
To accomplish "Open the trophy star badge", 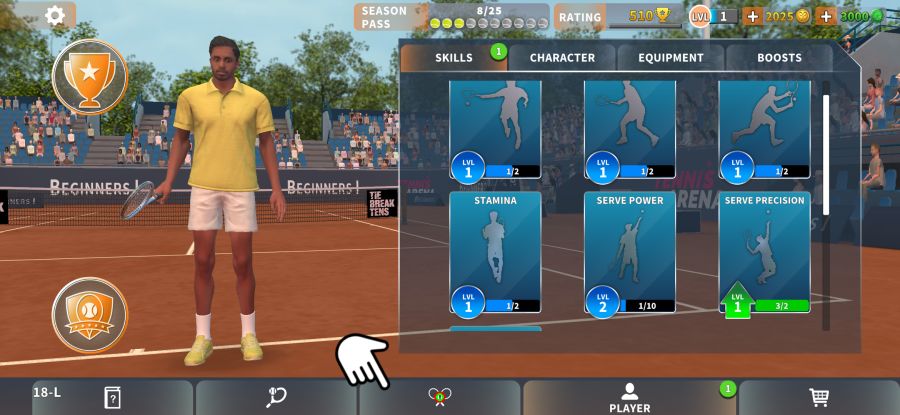I will tap(90, 77).
